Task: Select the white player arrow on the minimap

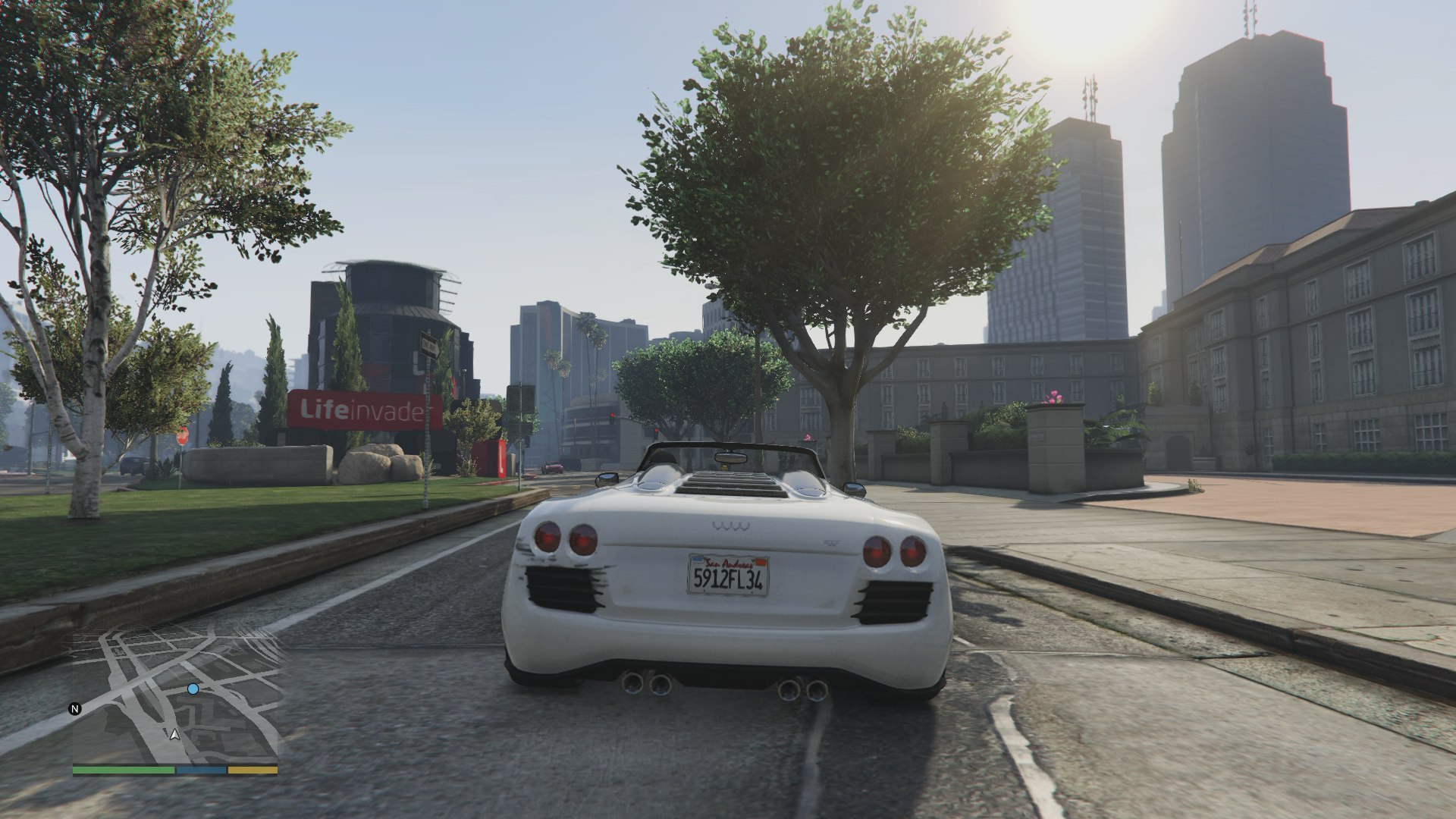Action: pos(175,734)
